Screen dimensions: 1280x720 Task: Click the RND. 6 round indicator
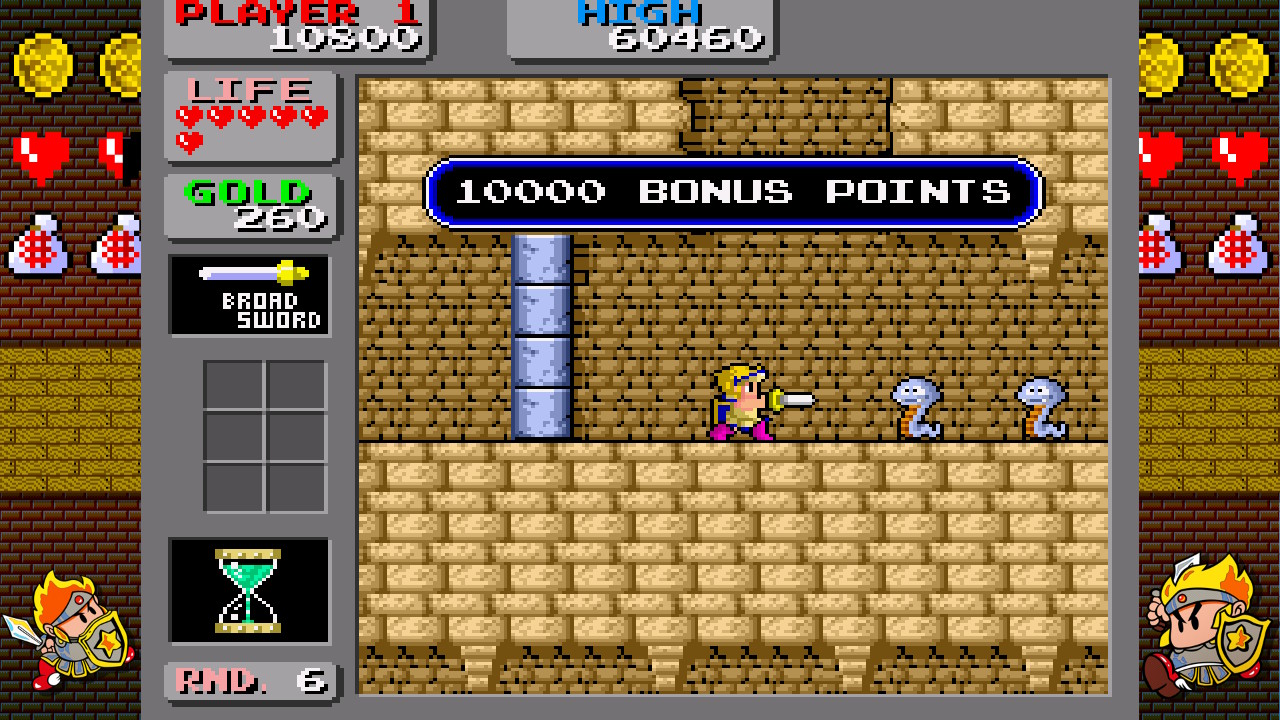249,680
